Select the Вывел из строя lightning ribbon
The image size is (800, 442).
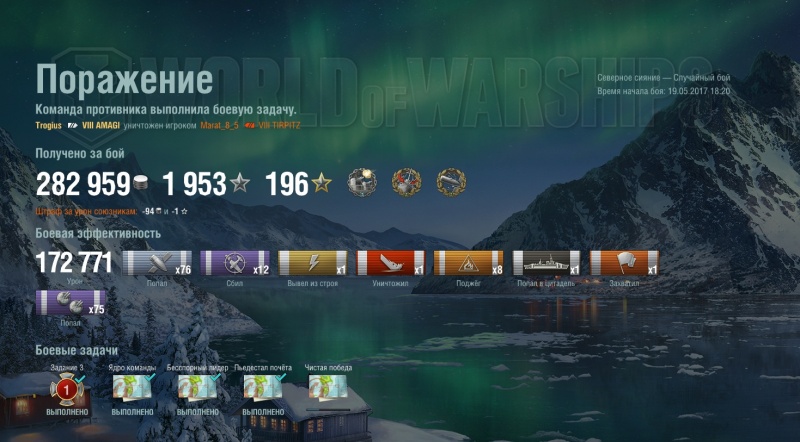point(313,263)
